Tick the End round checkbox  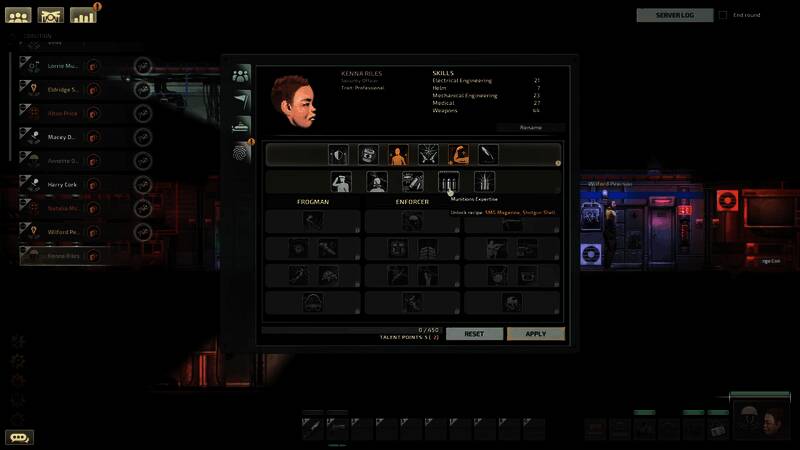724,15
